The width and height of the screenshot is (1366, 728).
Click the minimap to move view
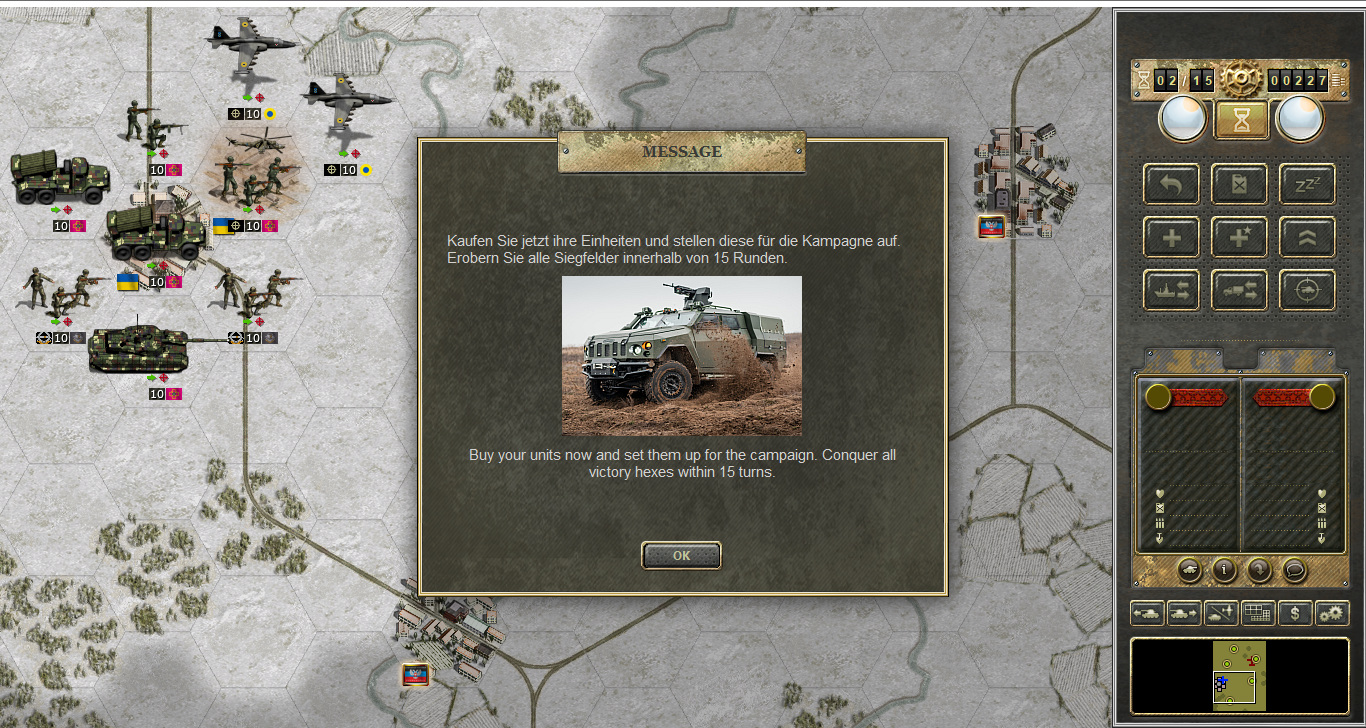(x=1239, y=676)
